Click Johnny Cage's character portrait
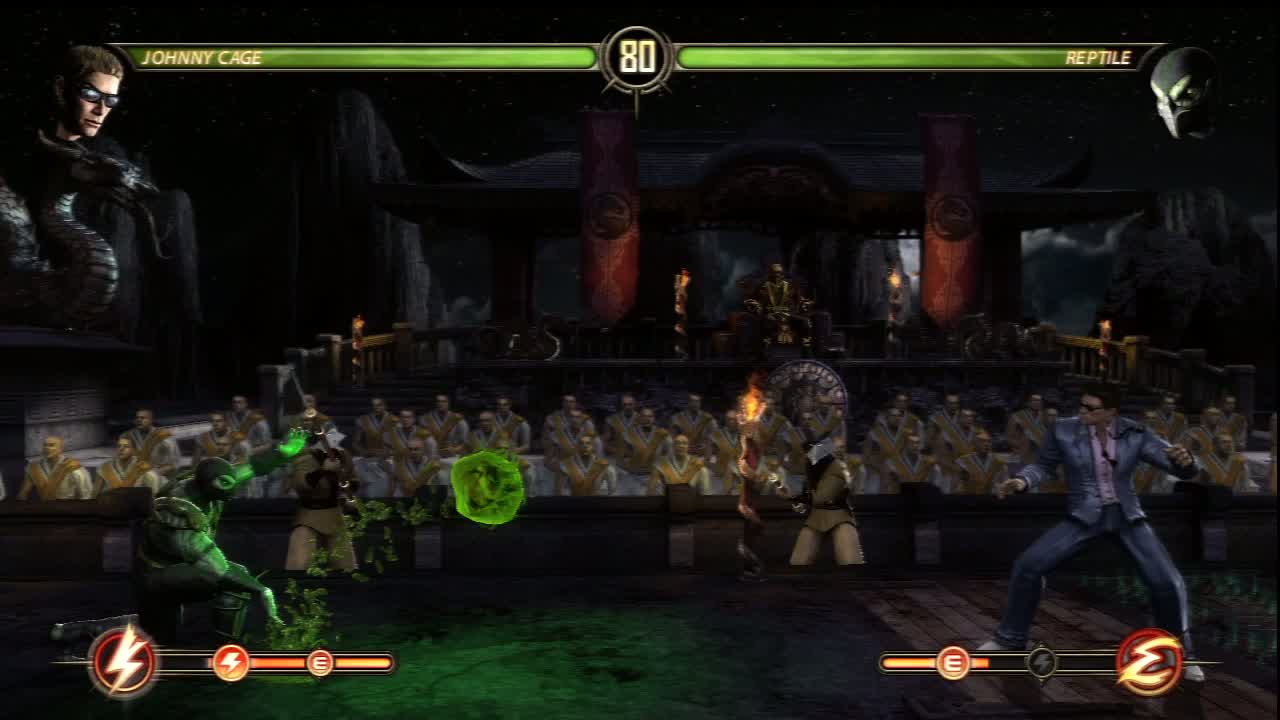The height and width of the screenshot is (720, 1280). [x=92, y=92]
